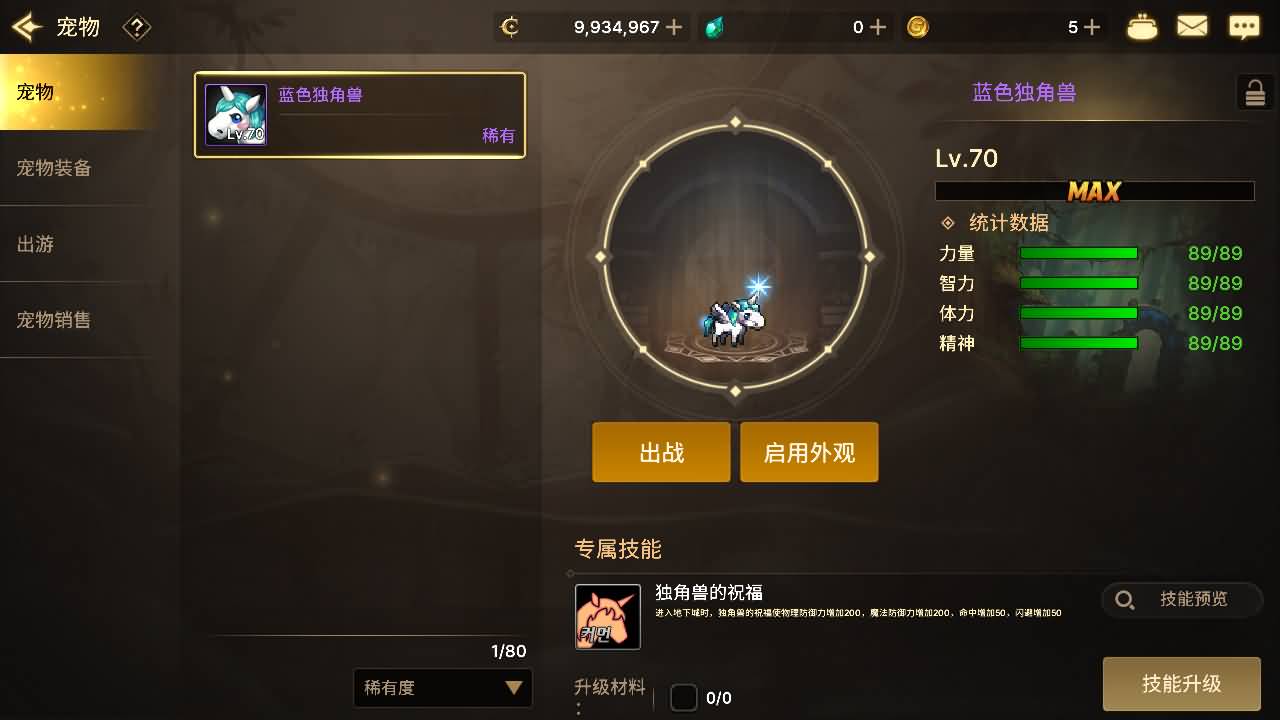Open the 稀有度 sorting dropdown
The width and height of the screenshot is (1280, 720).
443,688
